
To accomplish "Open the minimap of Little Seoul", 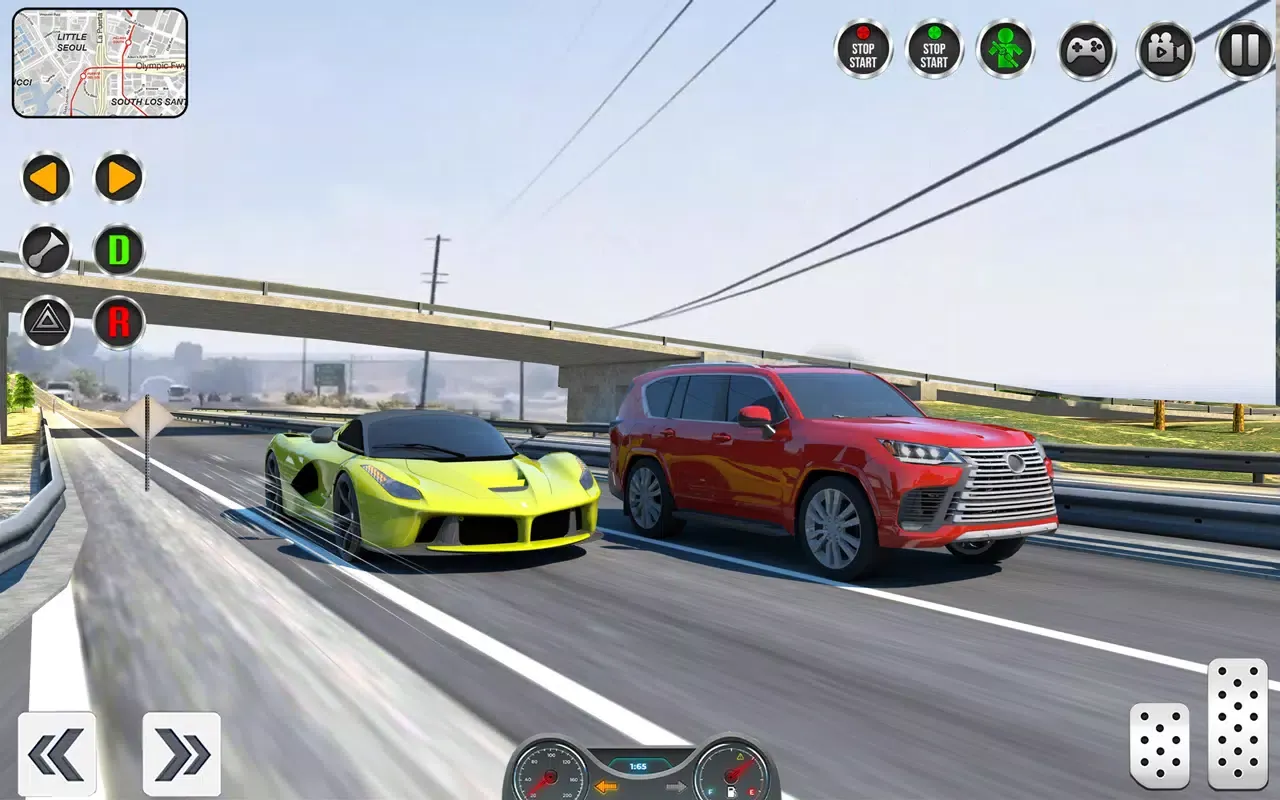I will pos(100,62).
